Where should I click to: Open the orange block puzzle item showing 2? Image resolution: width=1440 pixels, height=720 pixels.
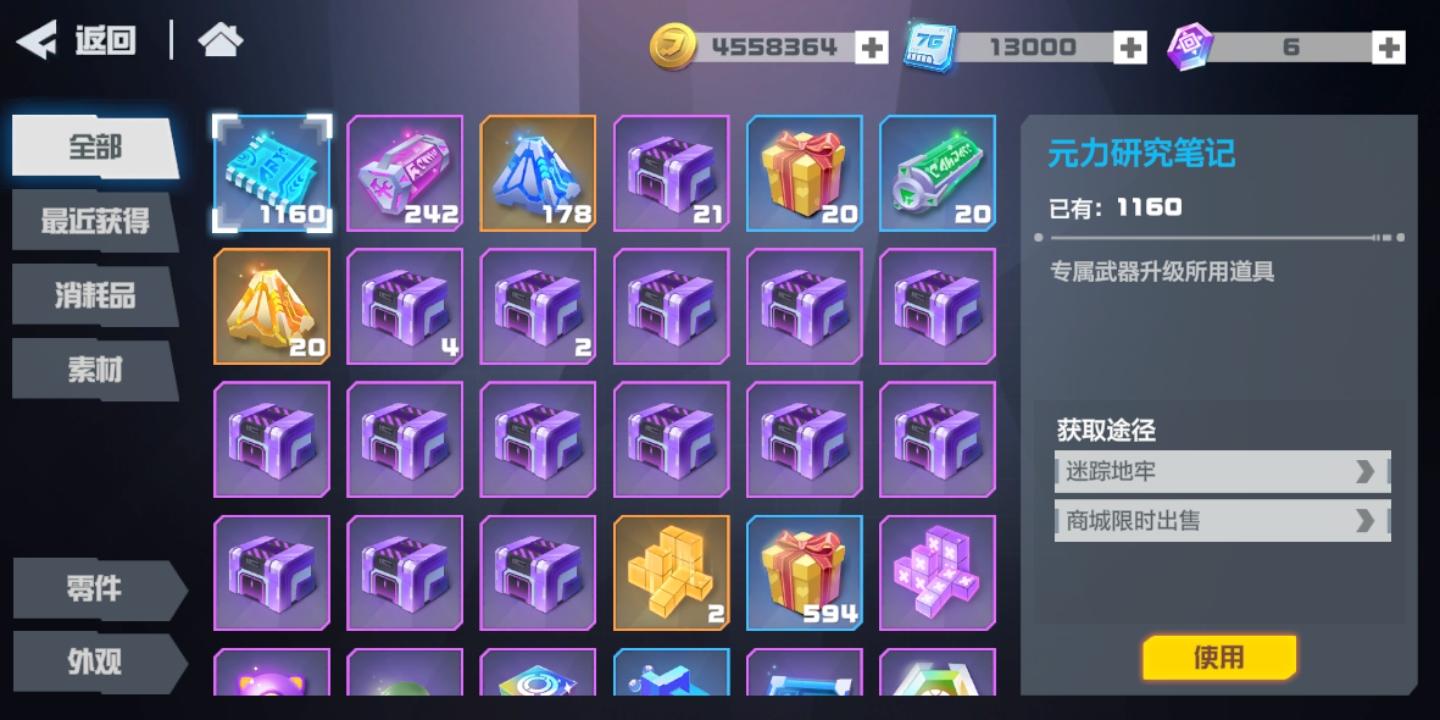(672, 572)
